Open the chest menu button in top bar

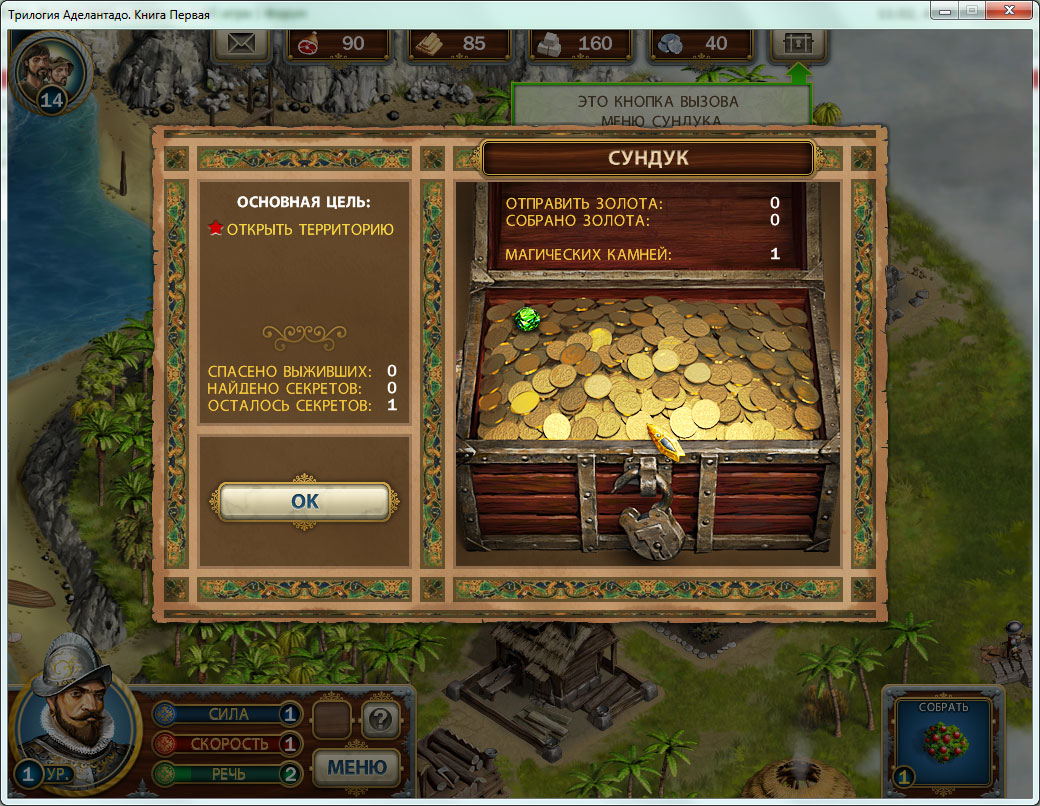799,44
